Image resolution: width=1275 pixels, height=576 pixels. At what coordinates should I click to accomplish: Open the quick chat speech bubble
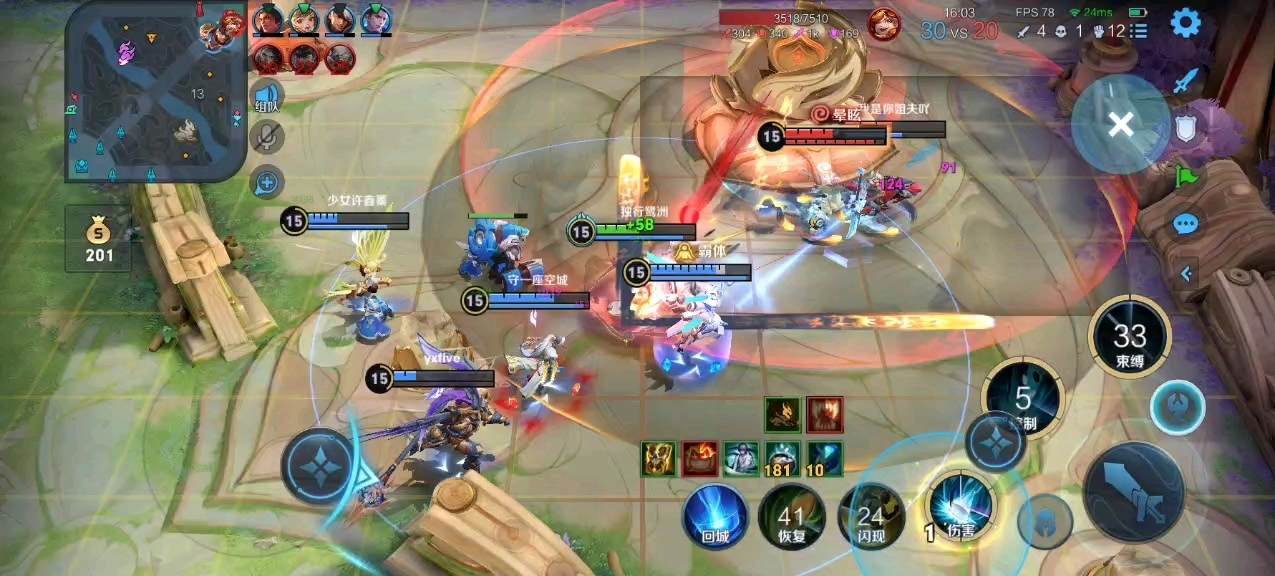(x=1185, y=223)
